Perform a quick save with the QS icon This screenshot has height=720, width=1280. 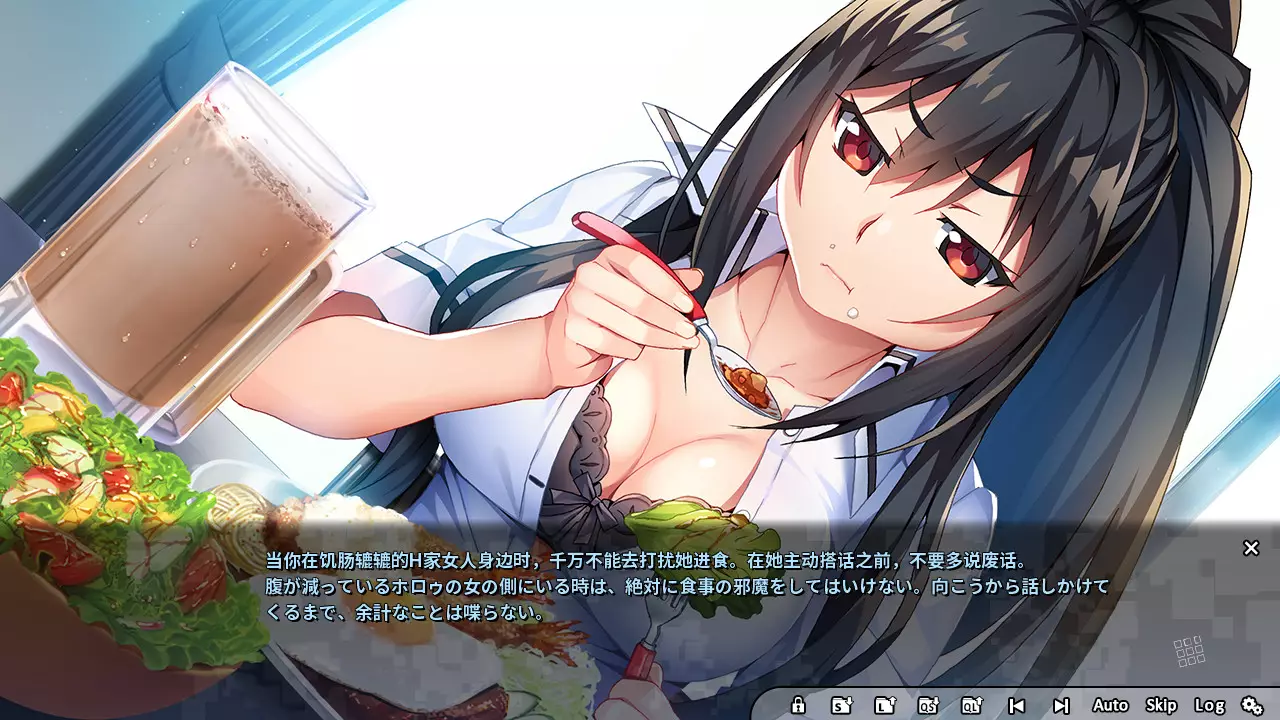931,705
